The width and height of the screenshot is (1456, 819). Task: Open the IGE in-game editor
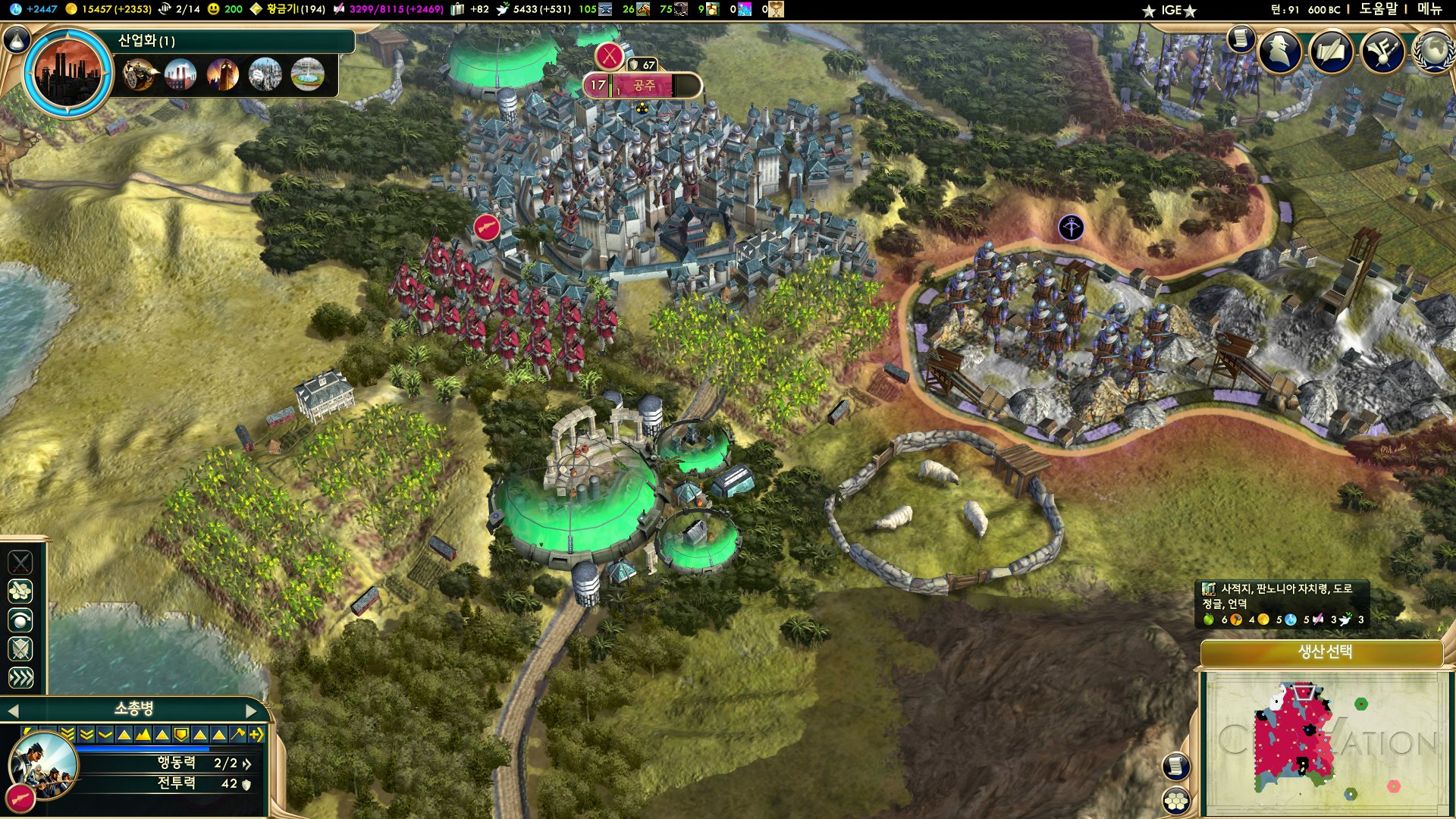[1171, 10]
